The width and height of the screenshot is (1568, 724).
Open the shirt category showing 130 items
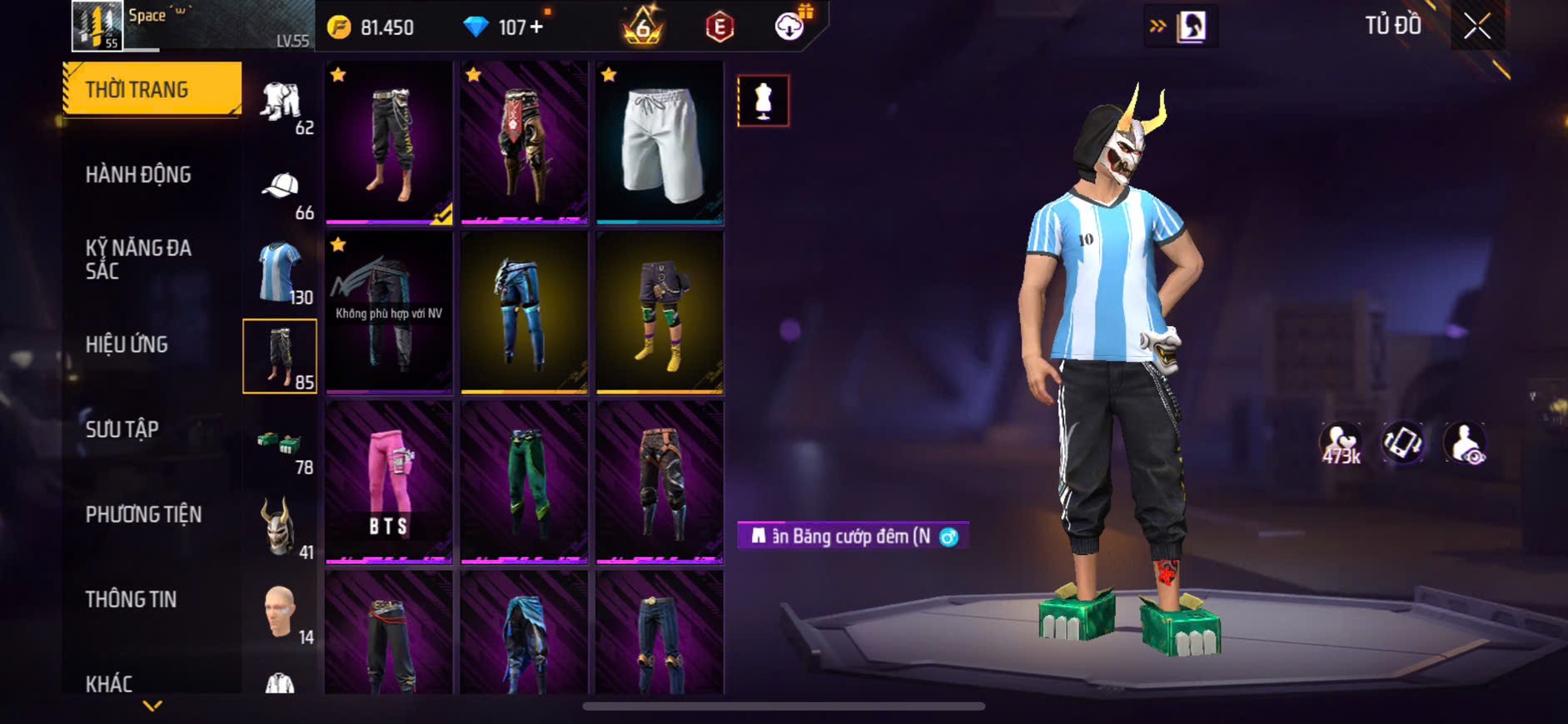pos(281,273)
